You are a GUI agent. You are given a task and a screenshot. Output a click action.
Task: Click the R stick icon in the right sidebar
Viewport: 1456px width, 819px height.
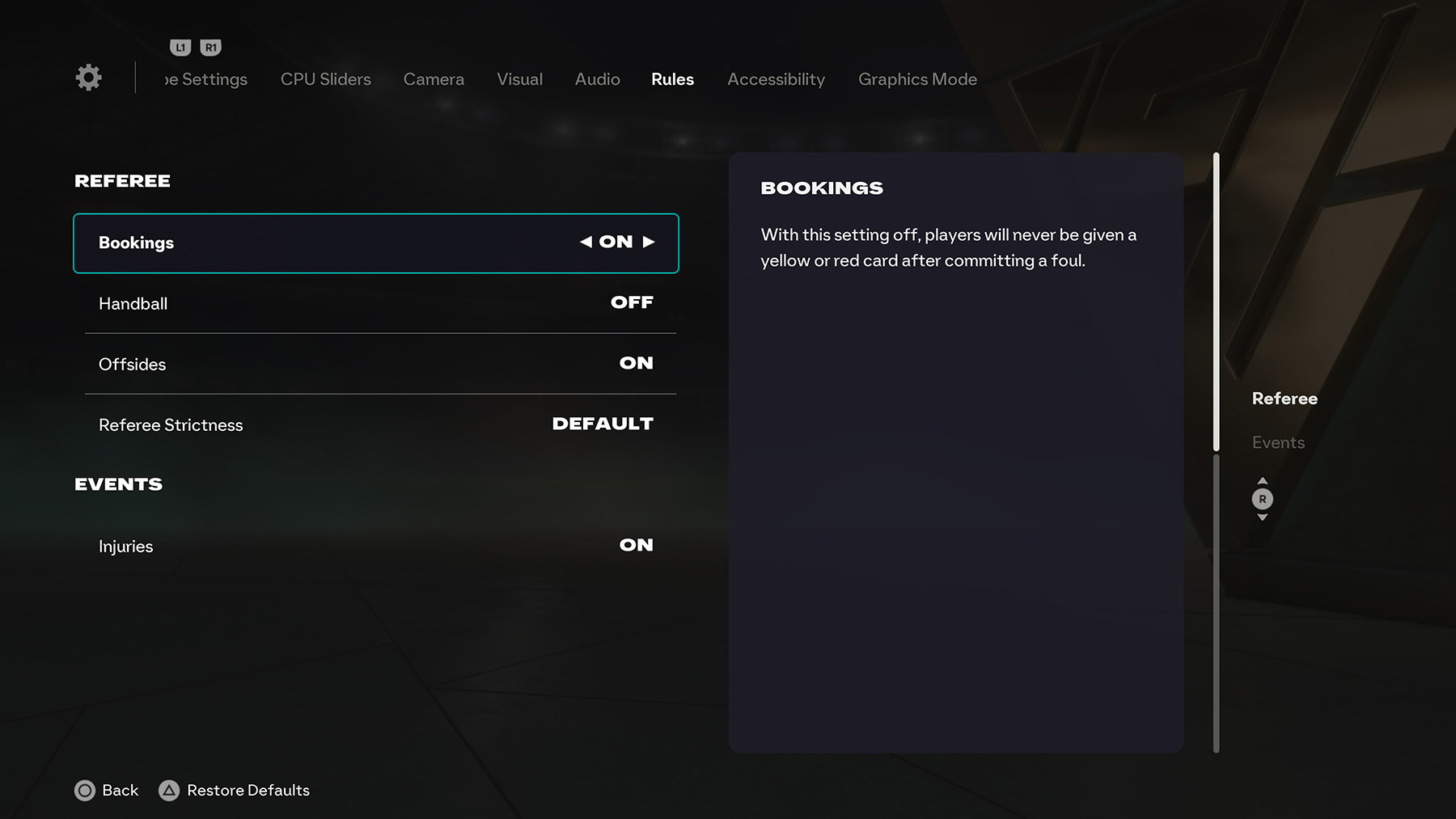click(x=1263, y=499)
